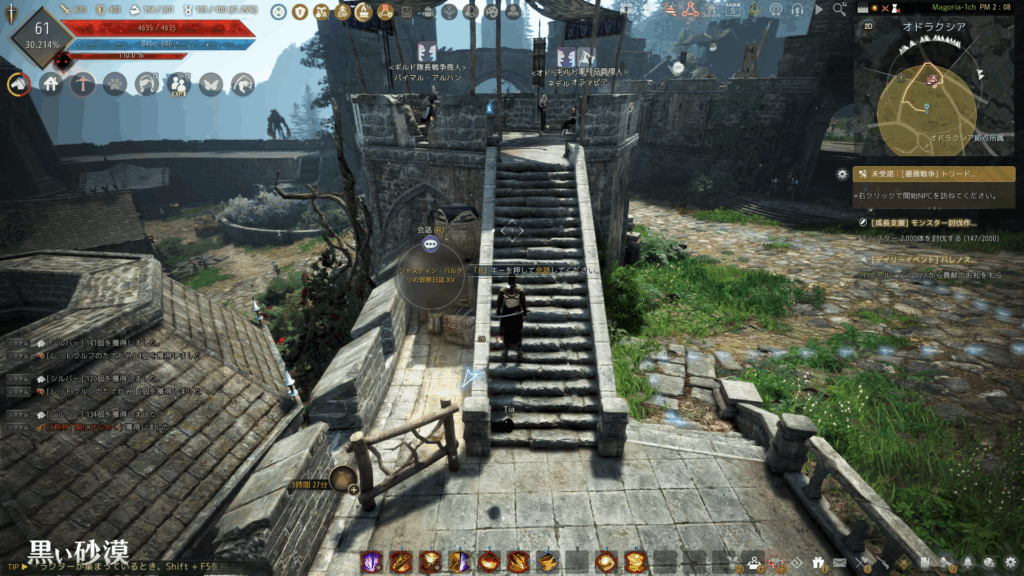
Task: Select the paw print pet icon
Action: tap(115, 85)
